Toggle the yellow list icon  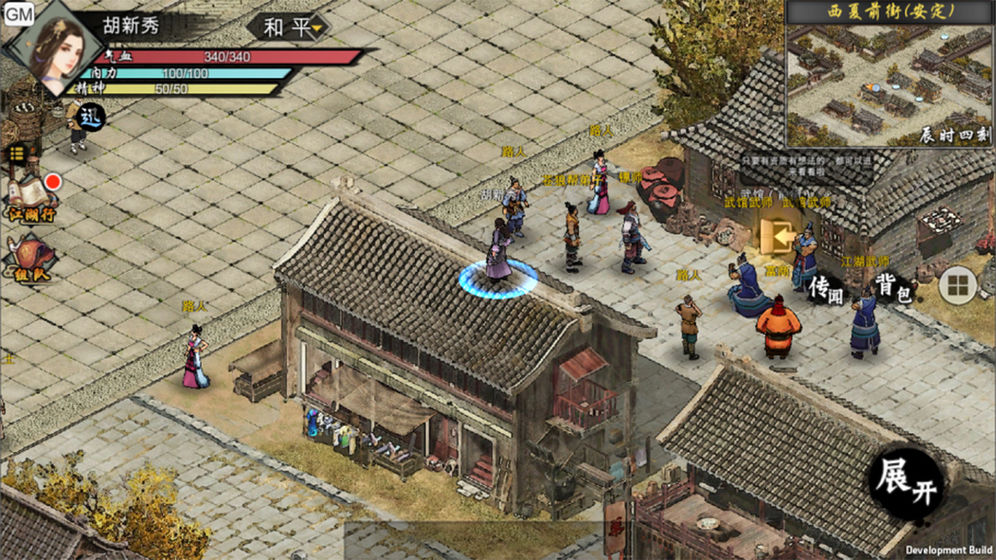tap(17, 153)
